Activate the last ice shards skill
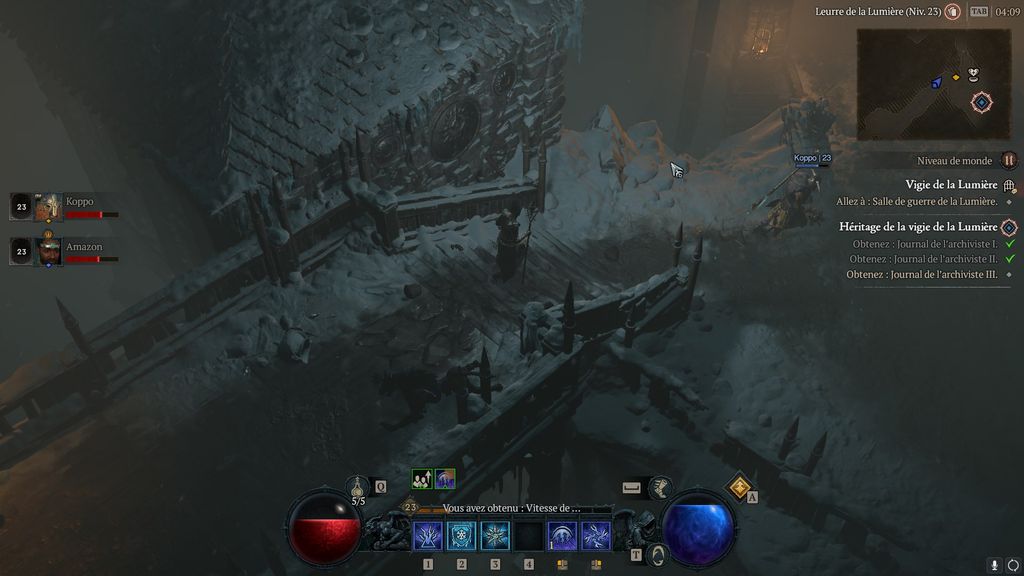The image size is (1024, 576). (x=596, y=535)
